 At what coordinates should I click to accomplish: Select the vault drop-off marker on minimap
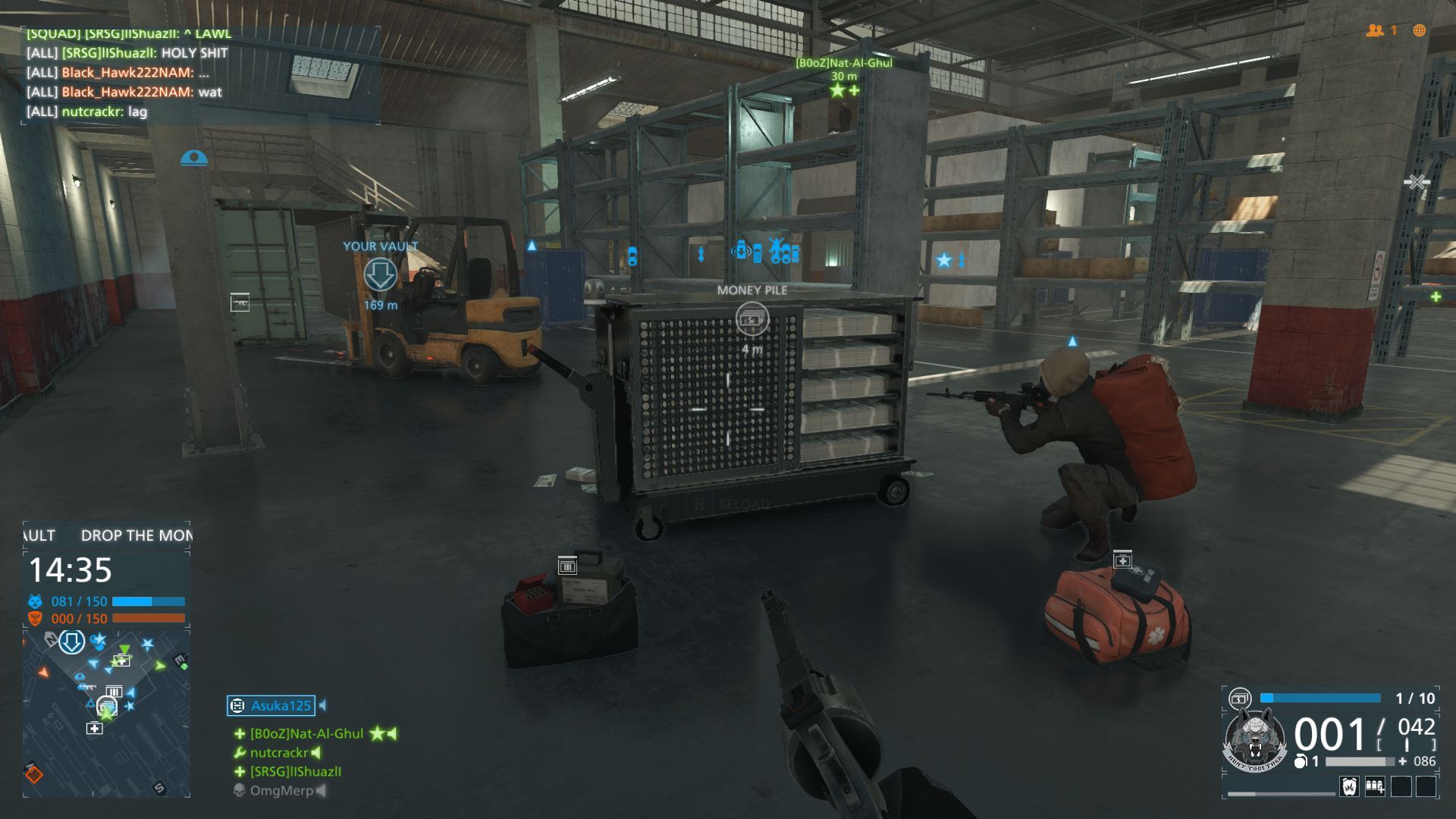72,642
